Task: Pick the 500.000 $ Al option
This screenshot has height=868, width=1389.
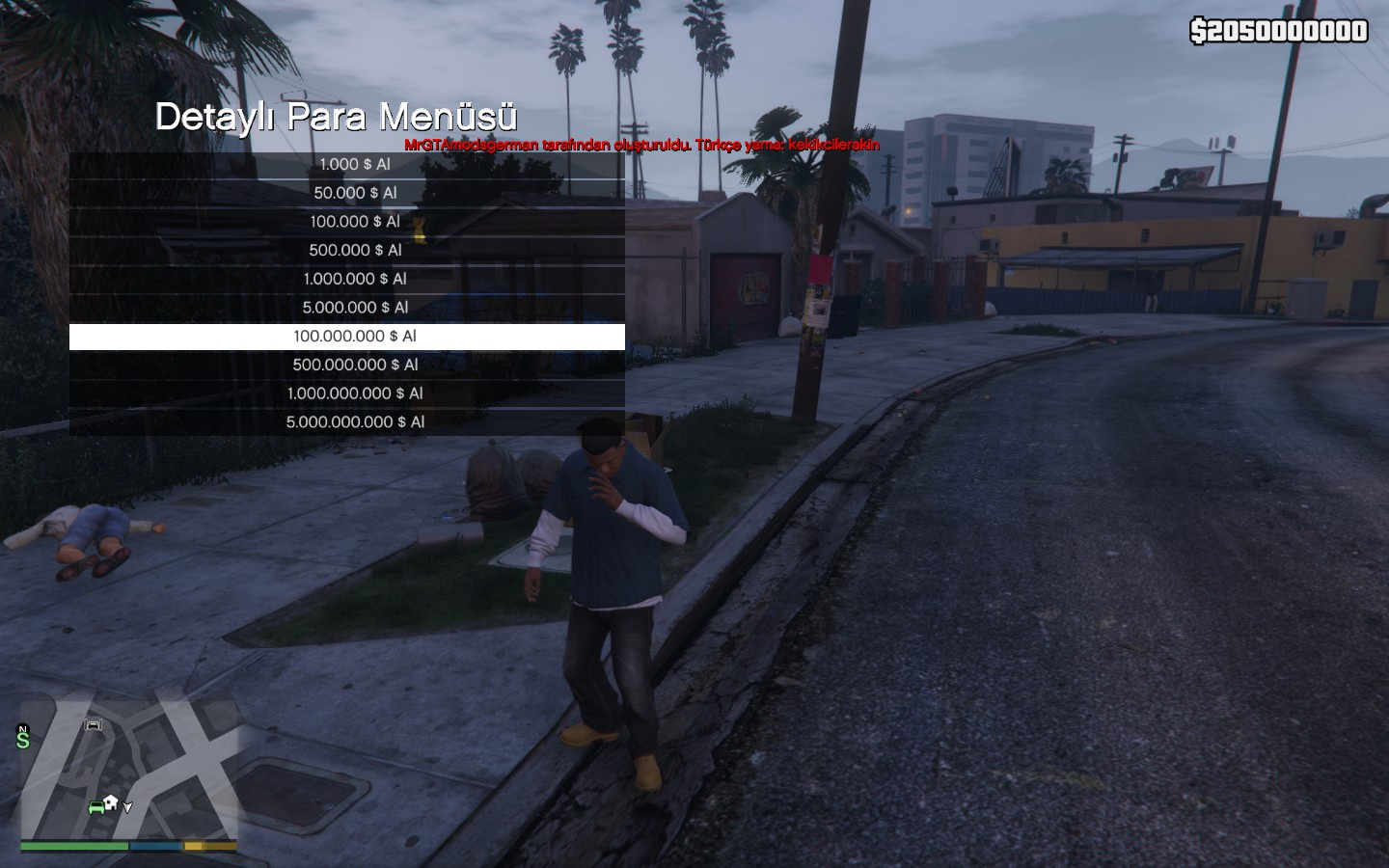Action: [x=355, y=251]
